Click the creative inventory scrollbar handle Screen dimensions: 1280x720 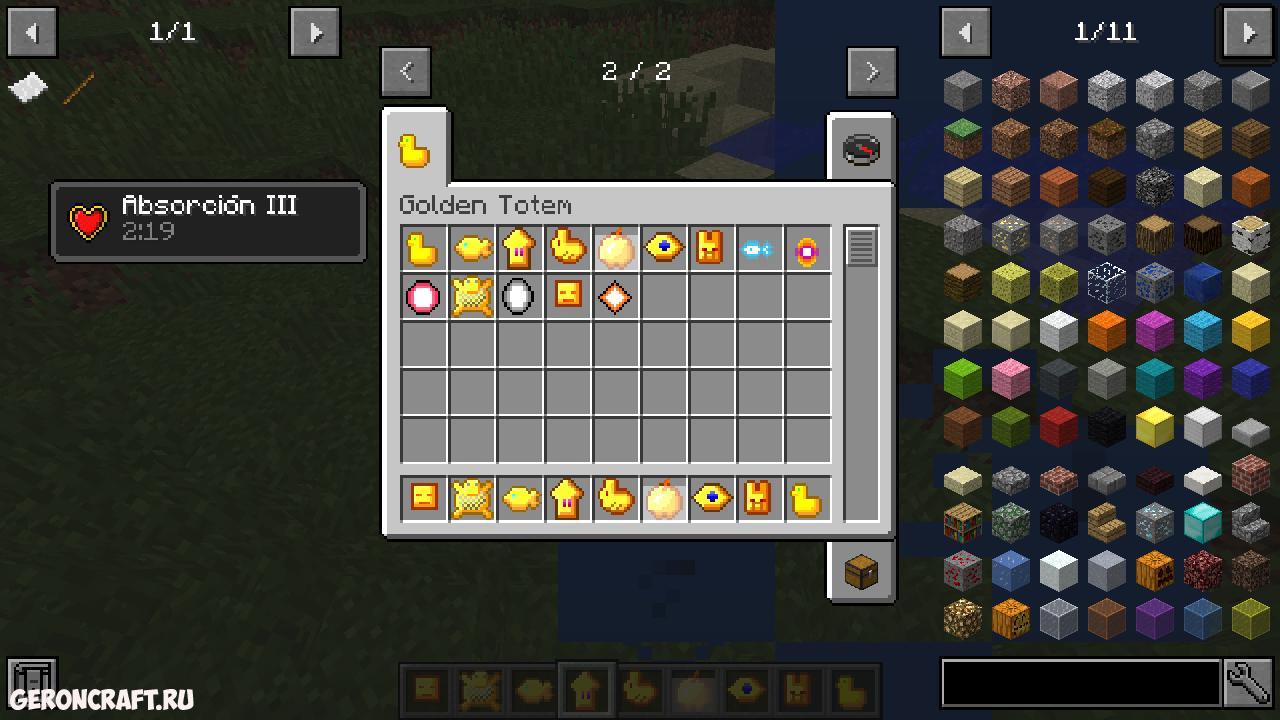(861, 247)
